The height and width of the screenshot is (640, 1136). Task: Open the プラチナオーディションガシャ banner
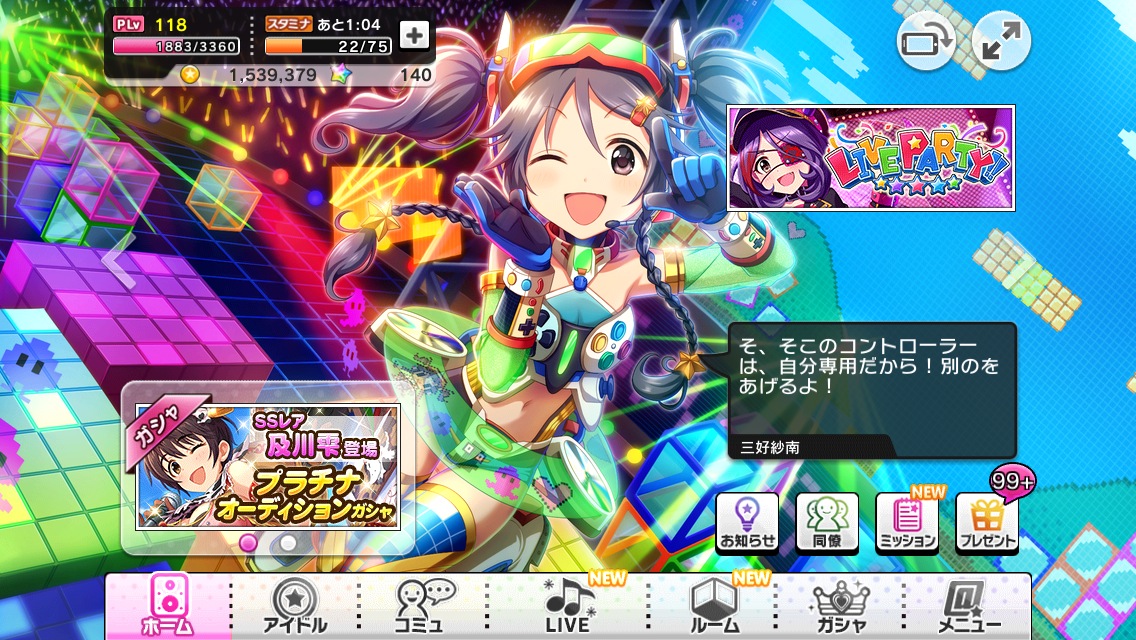268,467
